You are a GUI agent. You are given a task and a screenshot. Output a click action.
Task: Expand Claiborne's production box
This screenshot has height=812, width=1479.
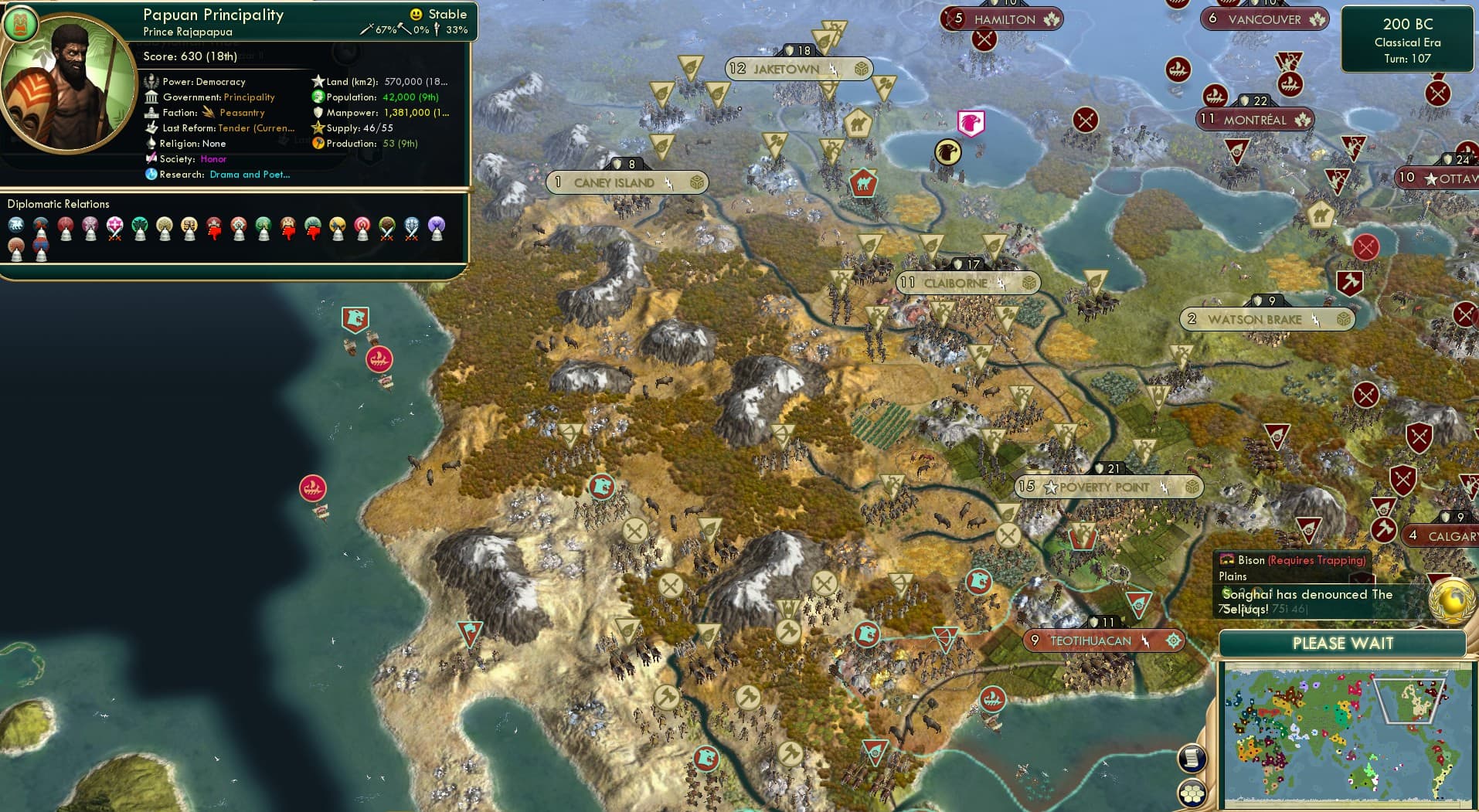click(1028, 283)
